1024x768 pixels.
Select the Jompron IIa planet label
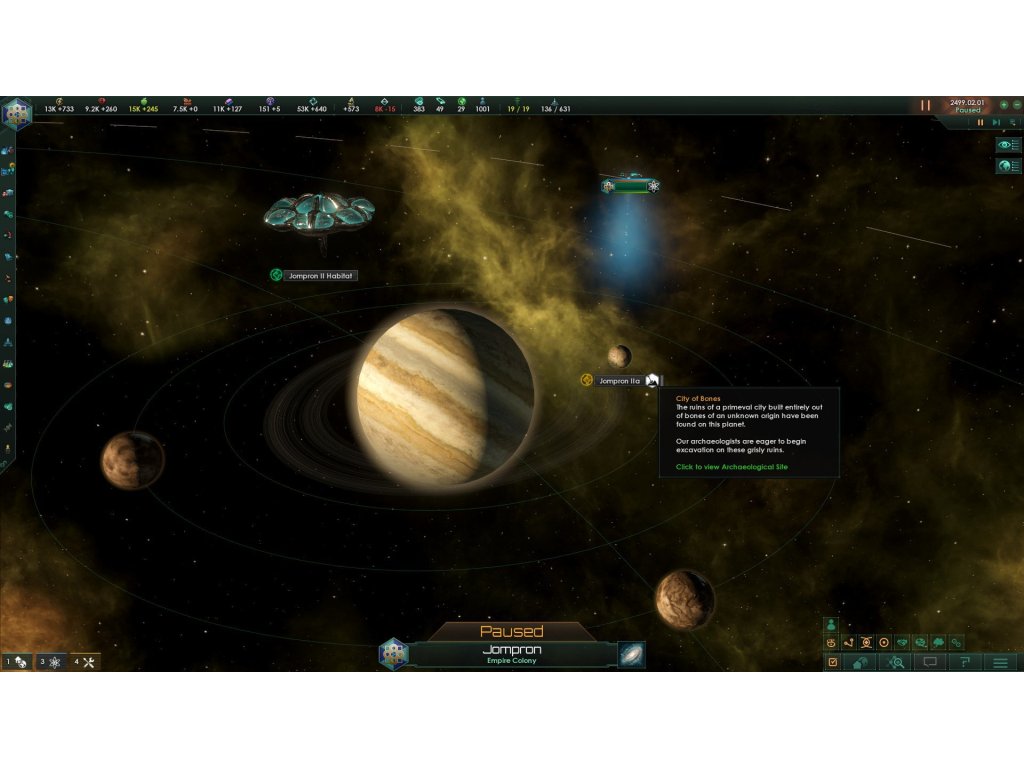coord(618,381)
